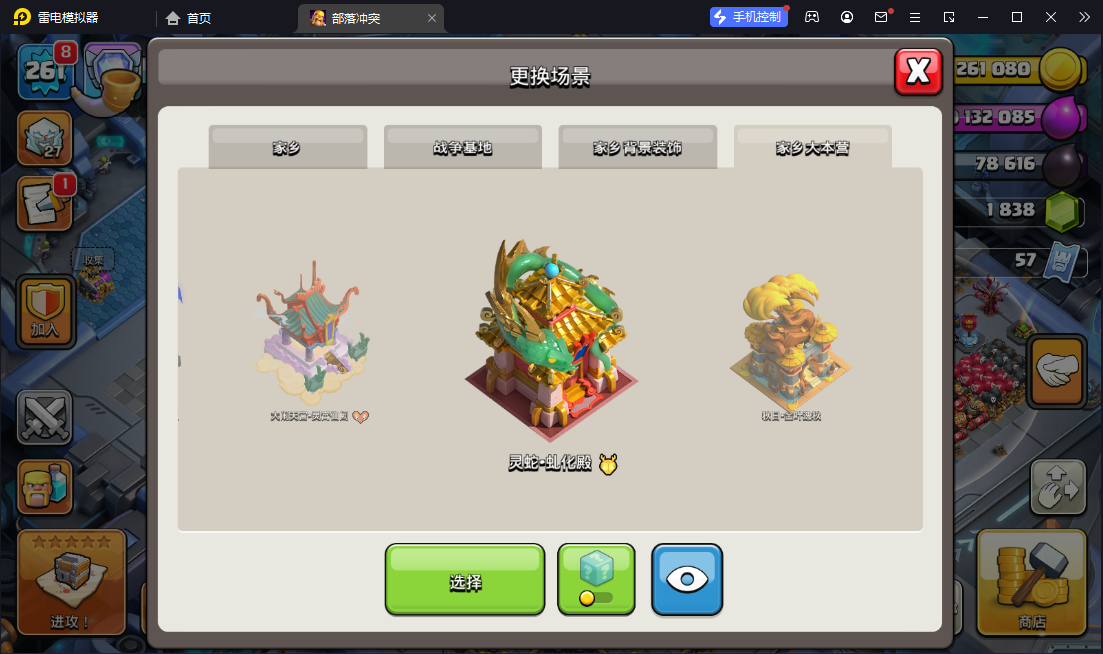
Task: Choose the floating sky palace skin on the left
Action: [x=311, y=340]
